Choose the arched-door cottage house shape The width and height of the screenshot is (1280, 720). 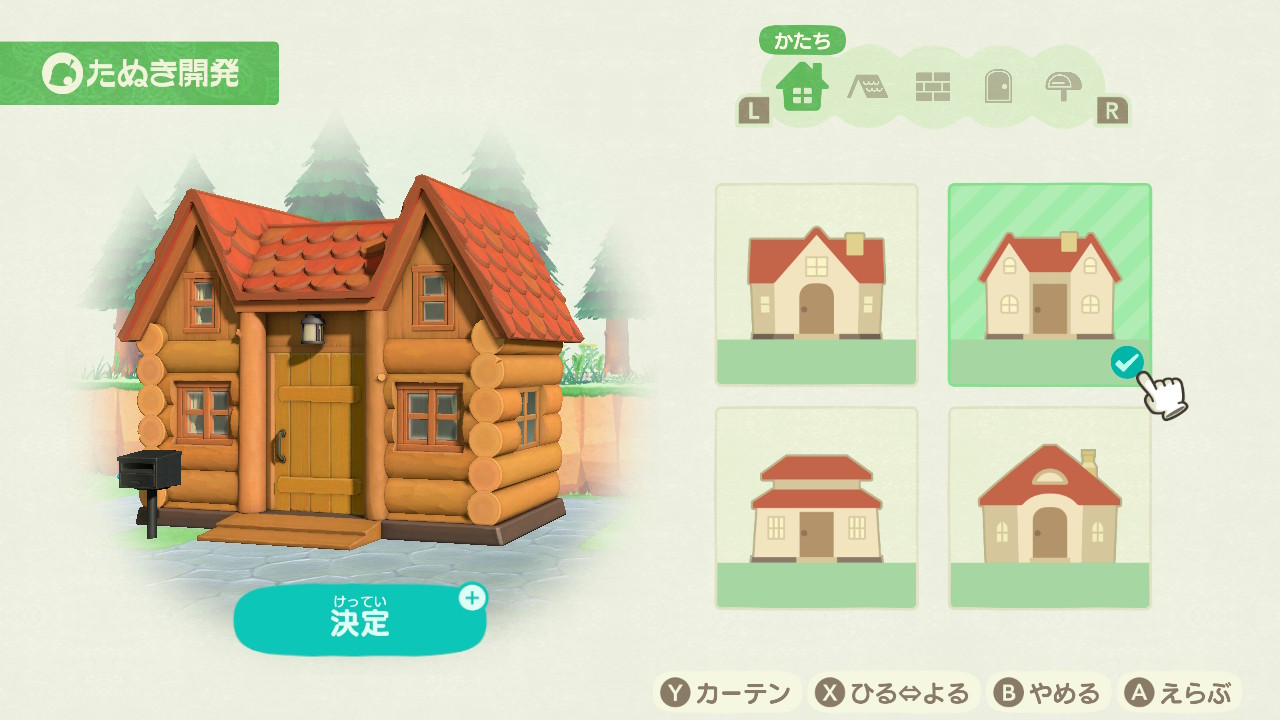pyautogui.click(x=1049, y=507)
